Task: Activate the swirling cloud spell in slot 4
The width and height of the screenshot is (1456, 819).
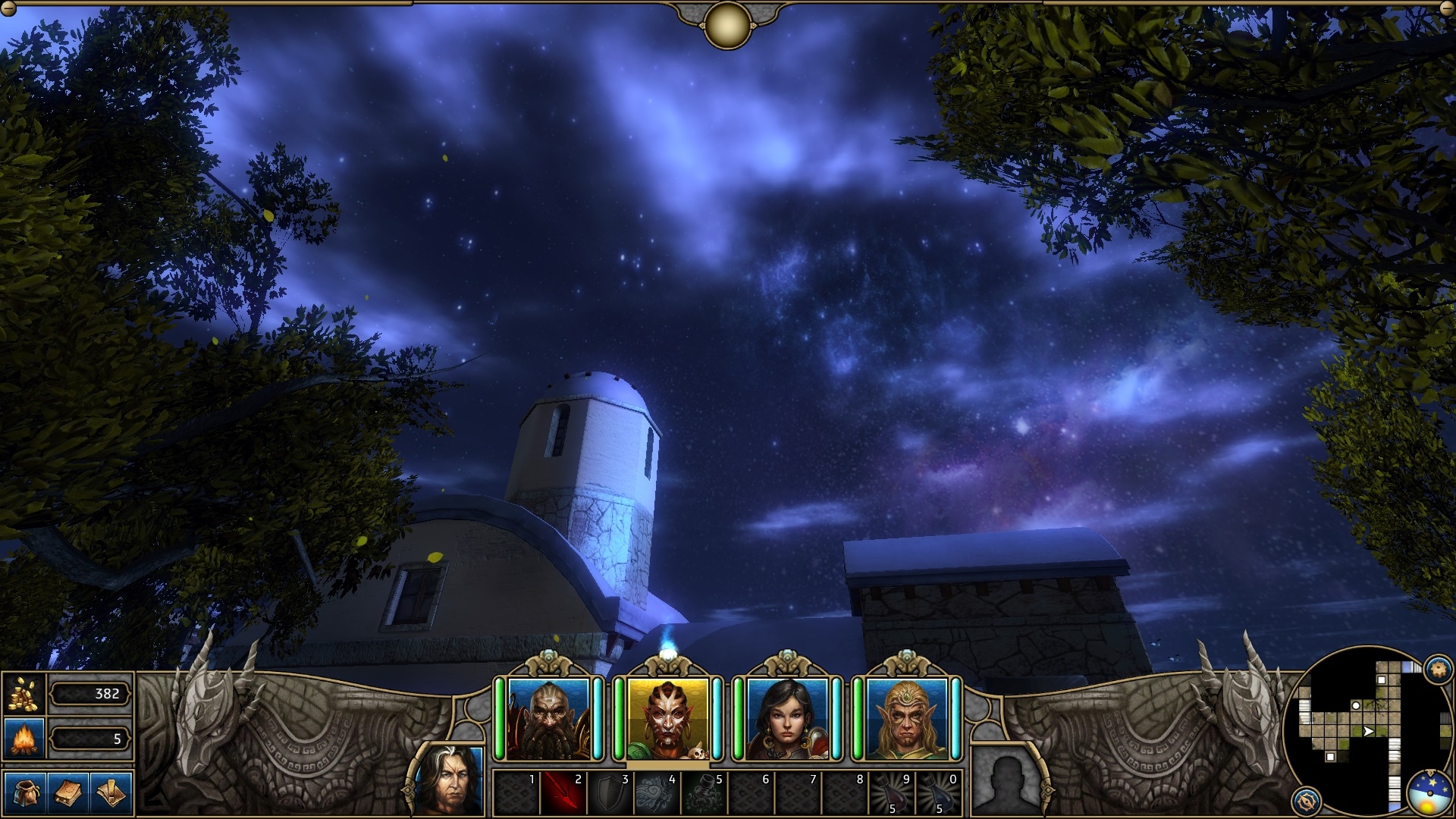Action: [x=657, y=793]
